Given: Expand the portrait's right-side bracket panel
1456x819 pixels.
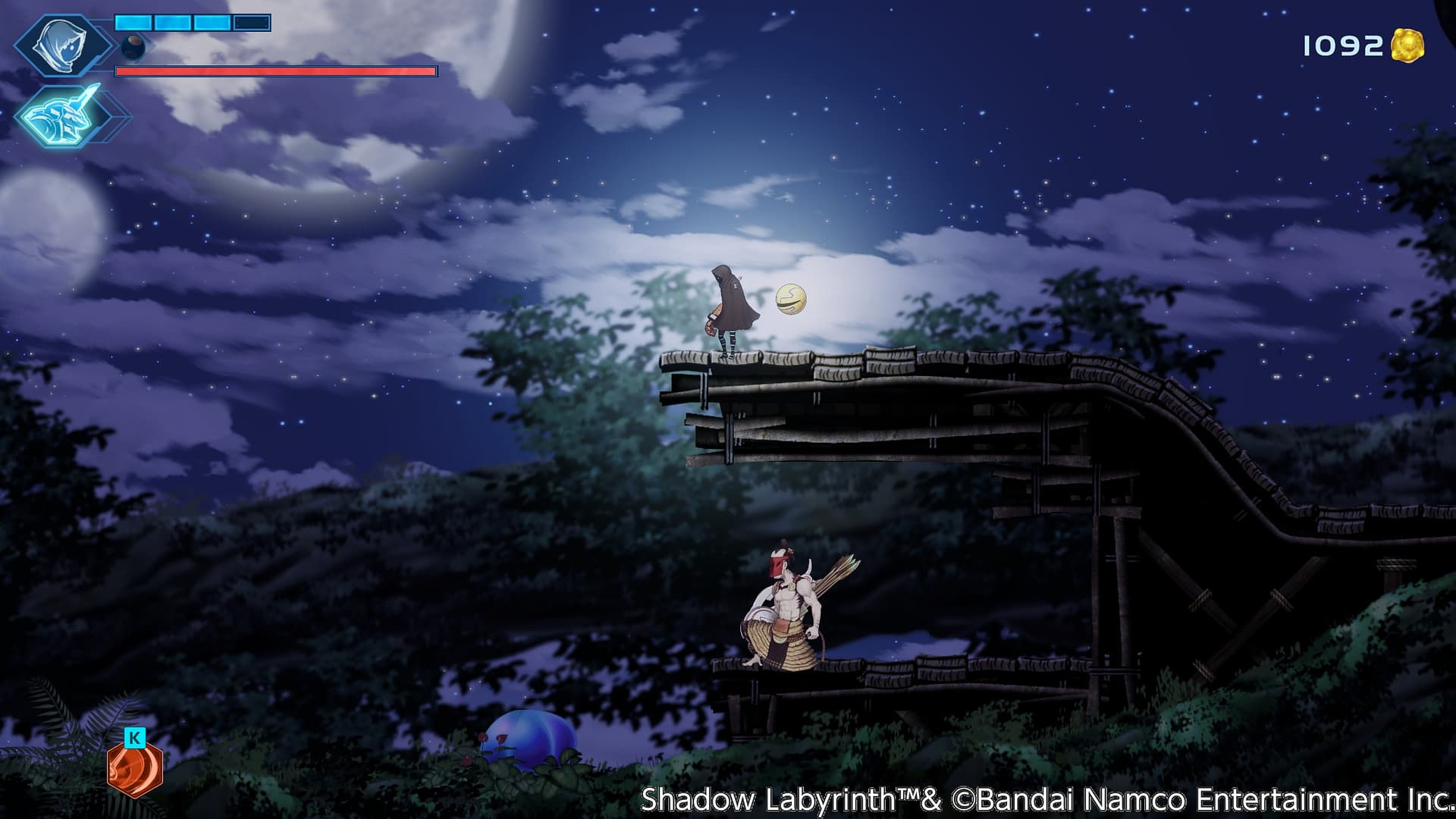Looking at the screenshot, I should [x=104, y=45].
